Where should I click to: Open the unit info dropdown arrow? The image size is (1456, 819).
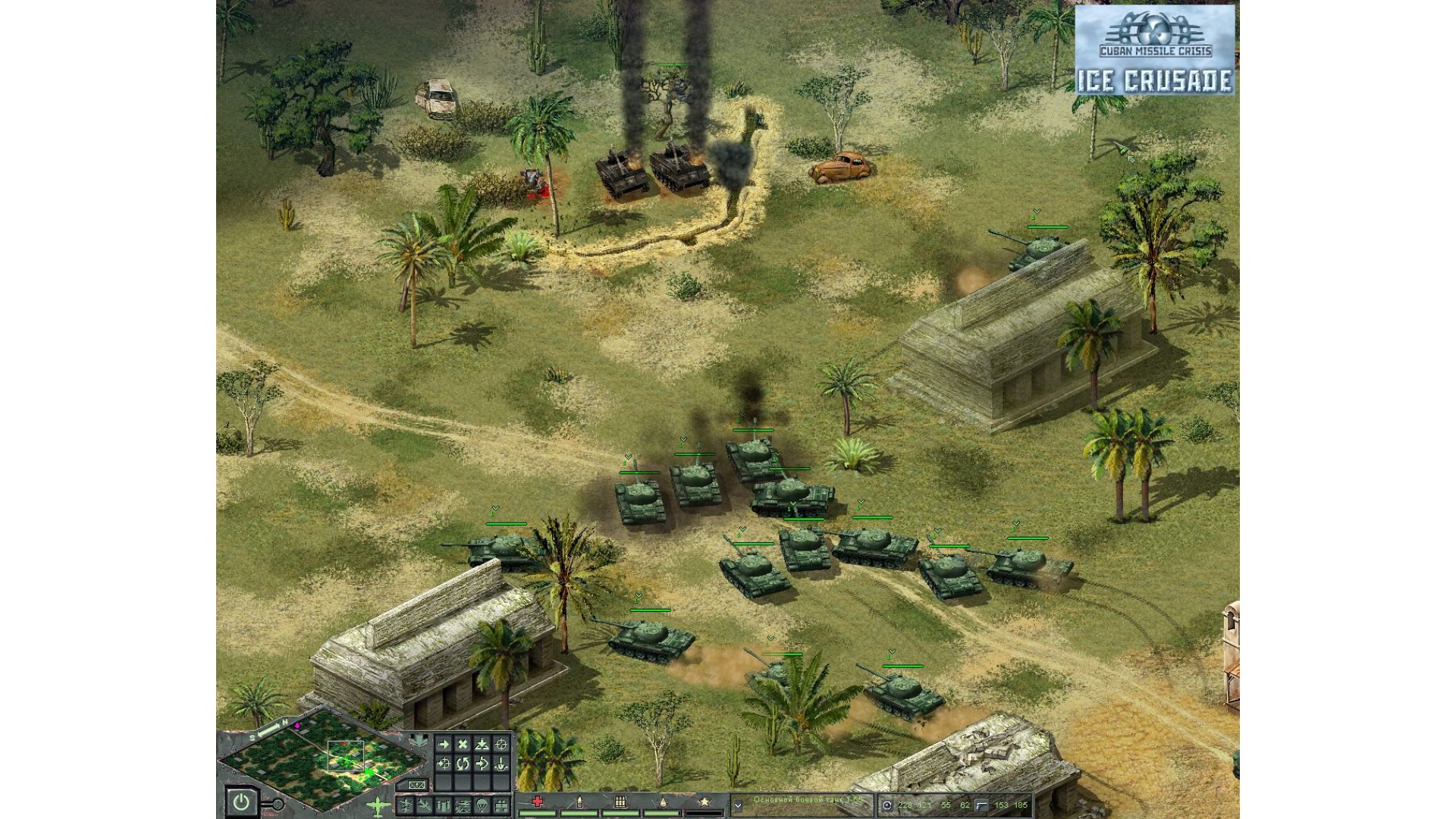(x=737, y=806)
